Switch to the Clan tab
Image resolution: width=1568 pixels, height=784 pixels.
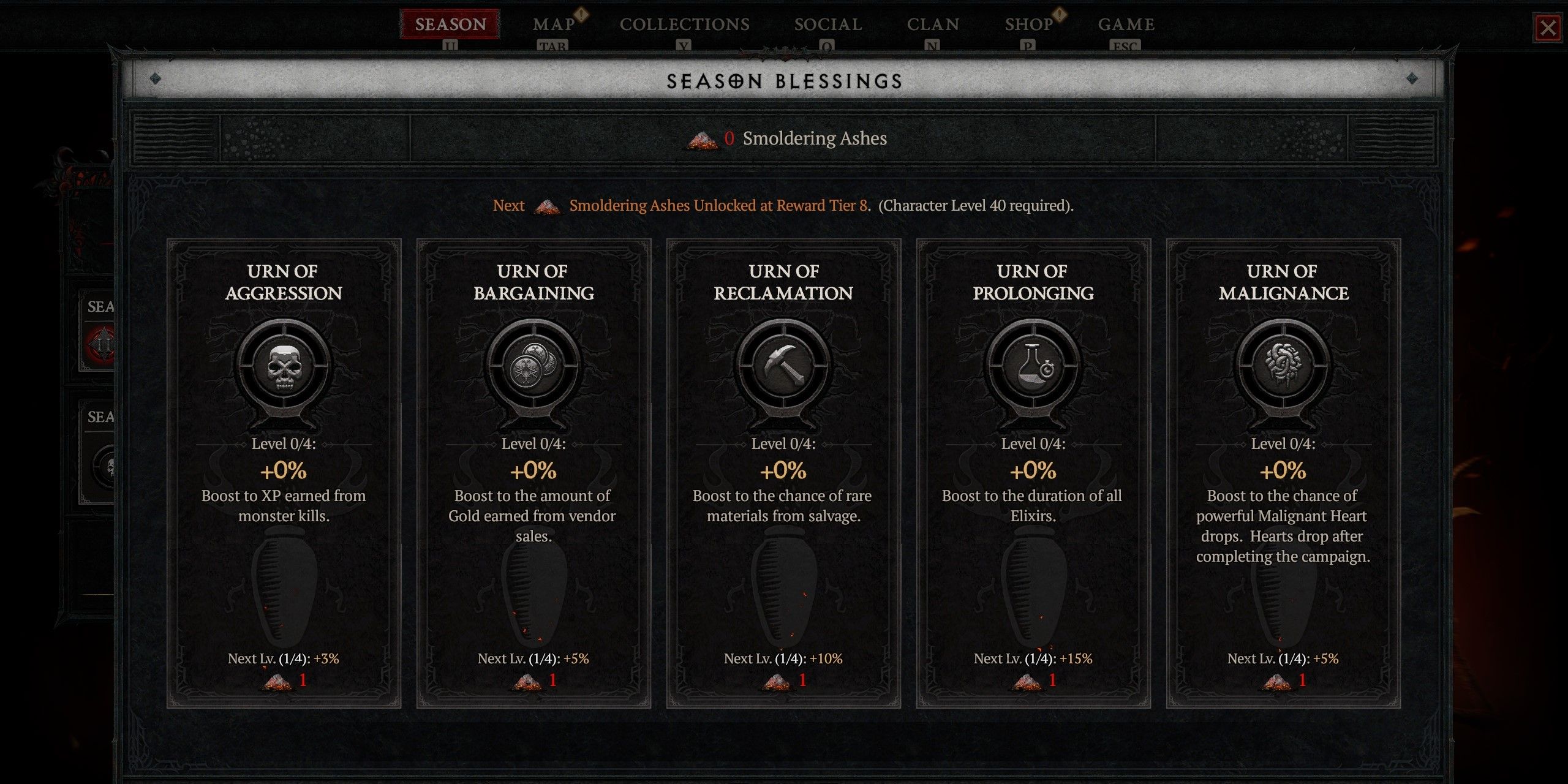click(x=933, y=24)
